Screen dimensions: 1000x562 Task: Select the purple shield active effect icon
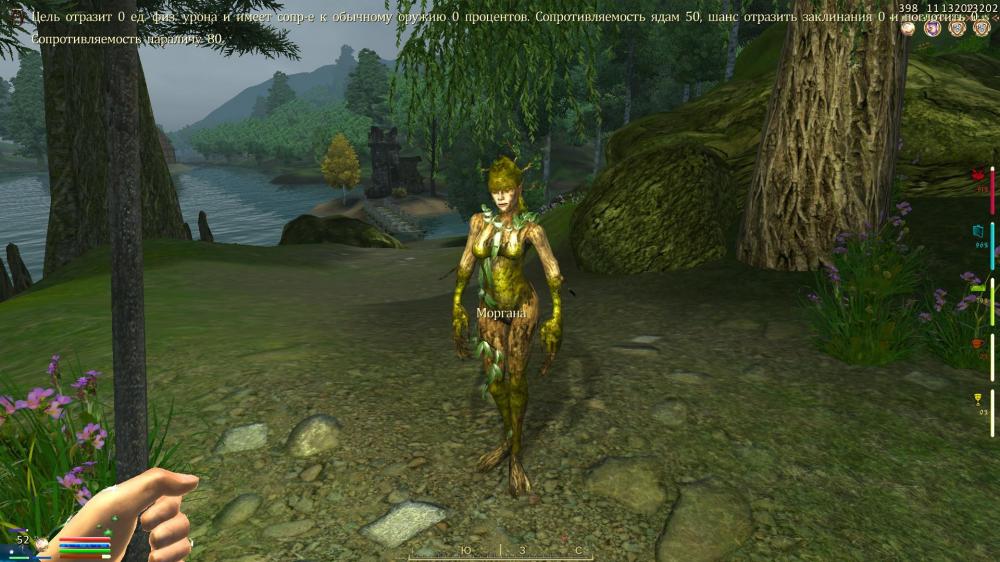(x=933, y=28)
